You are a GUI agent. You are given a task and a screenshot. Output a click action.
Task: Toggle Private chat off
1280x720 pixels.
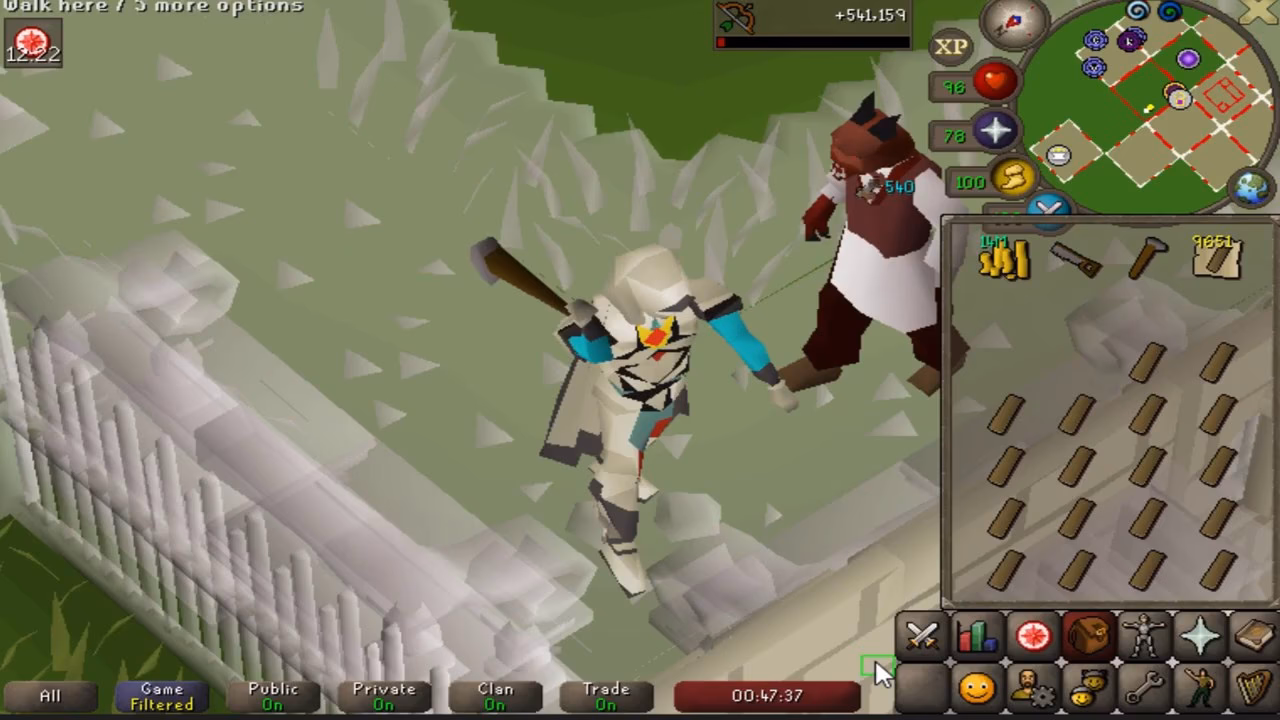[x=384, y=695]
